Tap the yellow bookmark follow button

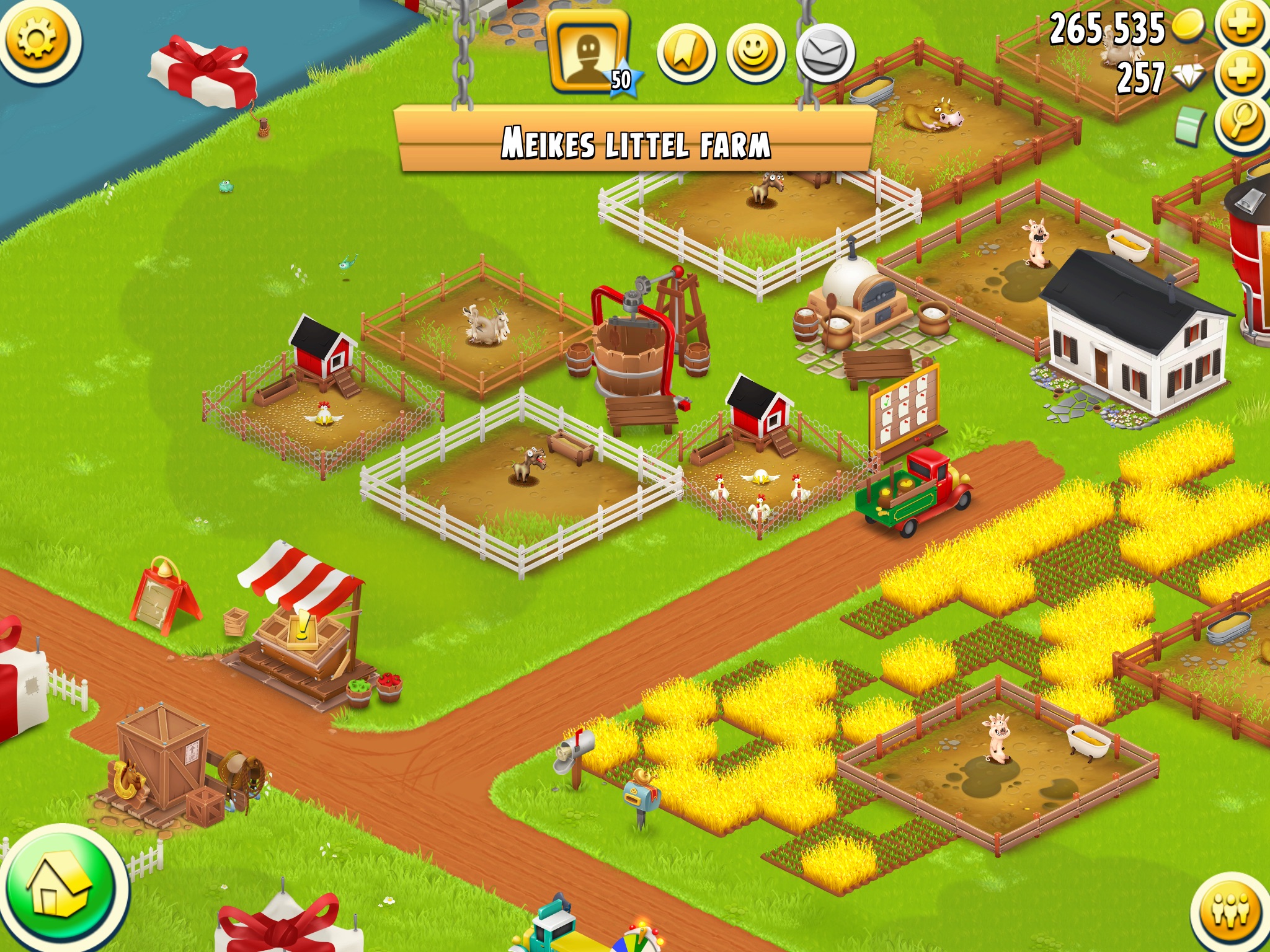pyautogui.click(x=686, y=55)
